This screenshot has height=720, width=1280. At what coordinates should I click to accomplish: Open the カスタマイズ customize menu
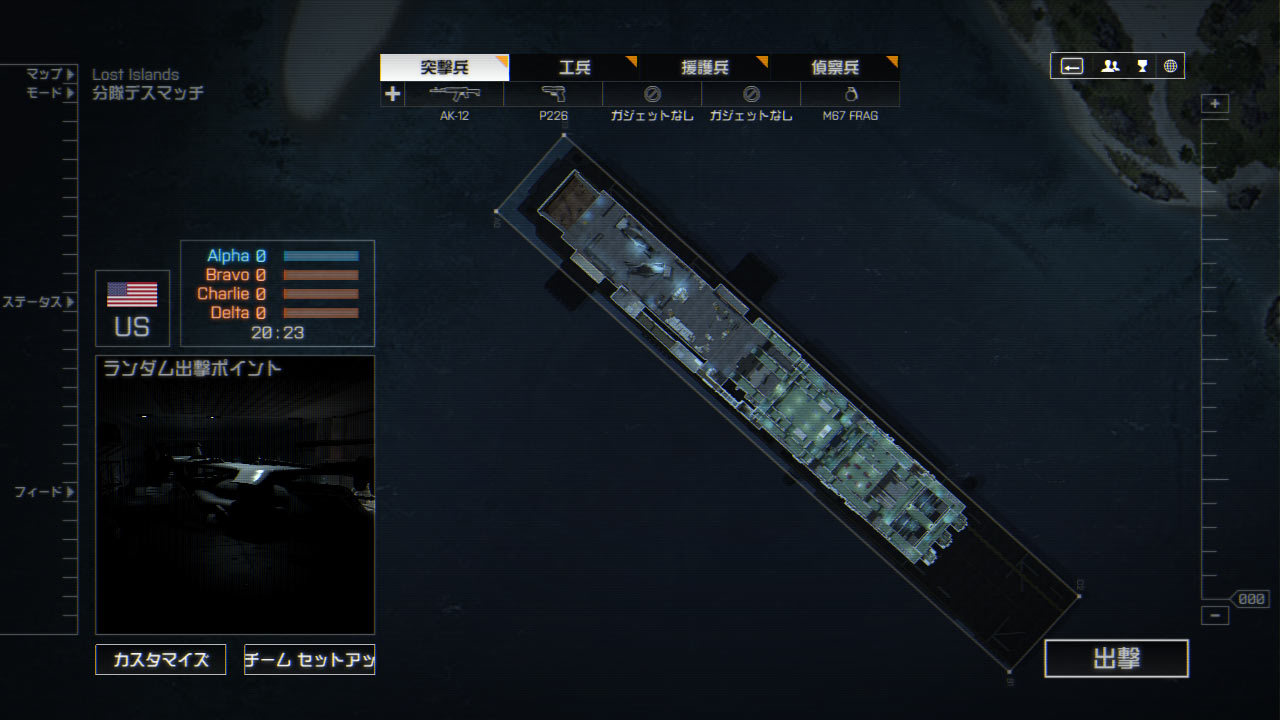click(161, 660)
